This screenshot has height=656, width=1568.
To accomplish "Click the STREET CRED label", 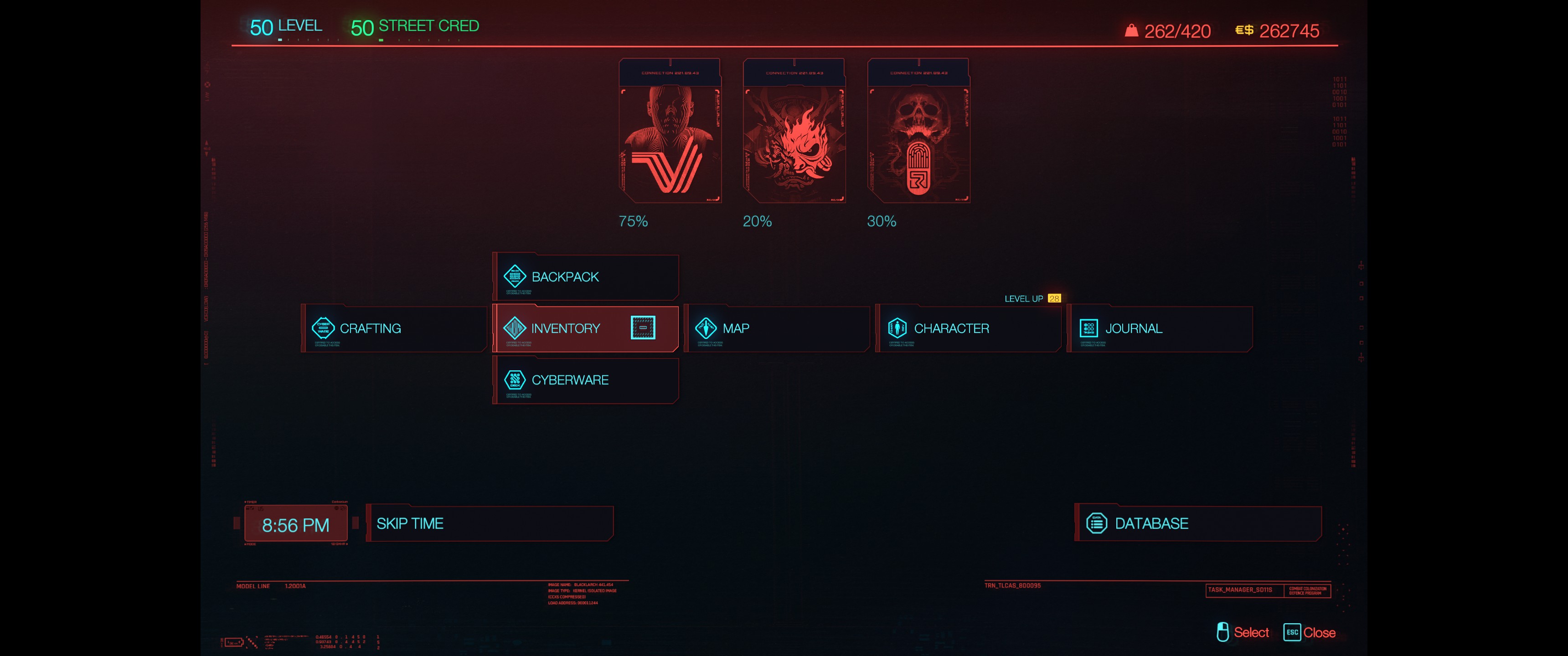I will click(428, 26).
